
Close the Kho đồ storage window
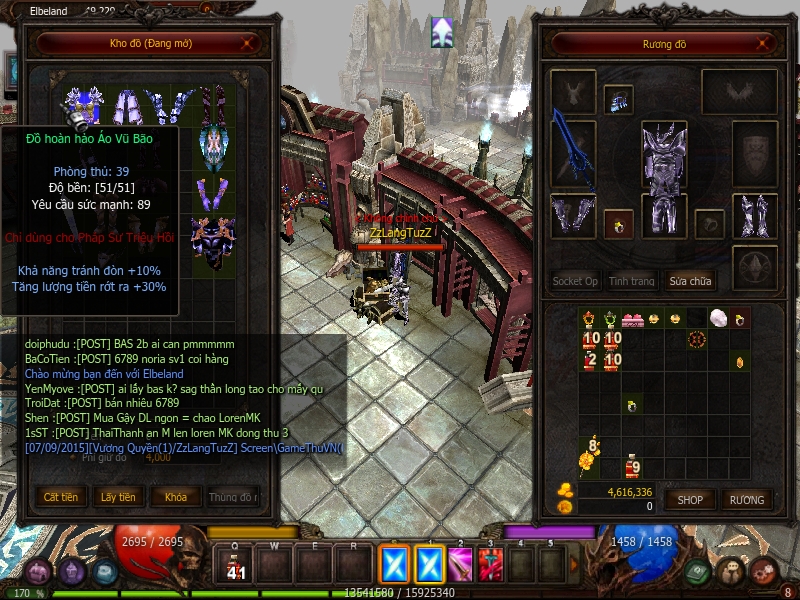coord(248,44)
